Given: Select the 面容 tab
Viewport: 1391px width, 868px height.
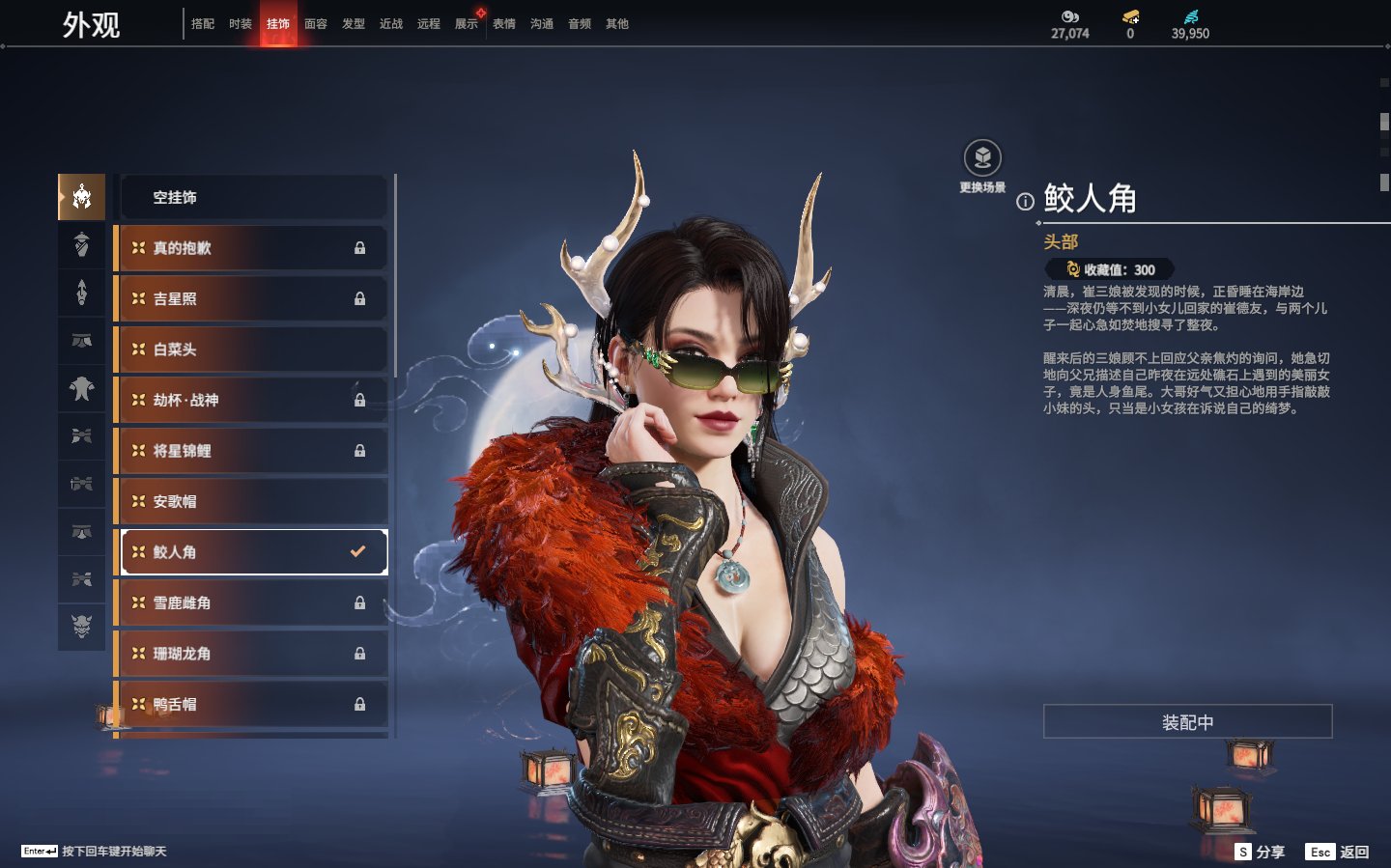Looking at the screenshot, I should pyautogui.click(x=316, y=24).
